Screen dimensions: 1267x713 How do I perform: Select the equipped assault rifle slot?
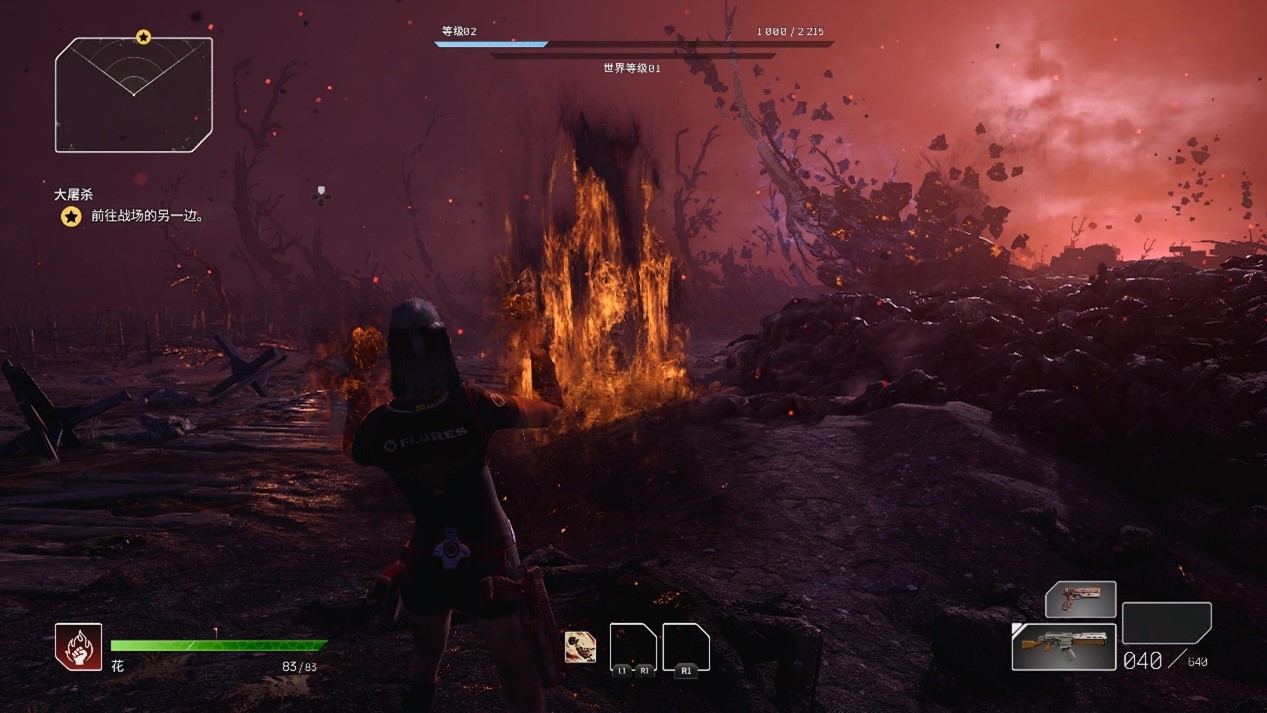(x=1063, y=646)
